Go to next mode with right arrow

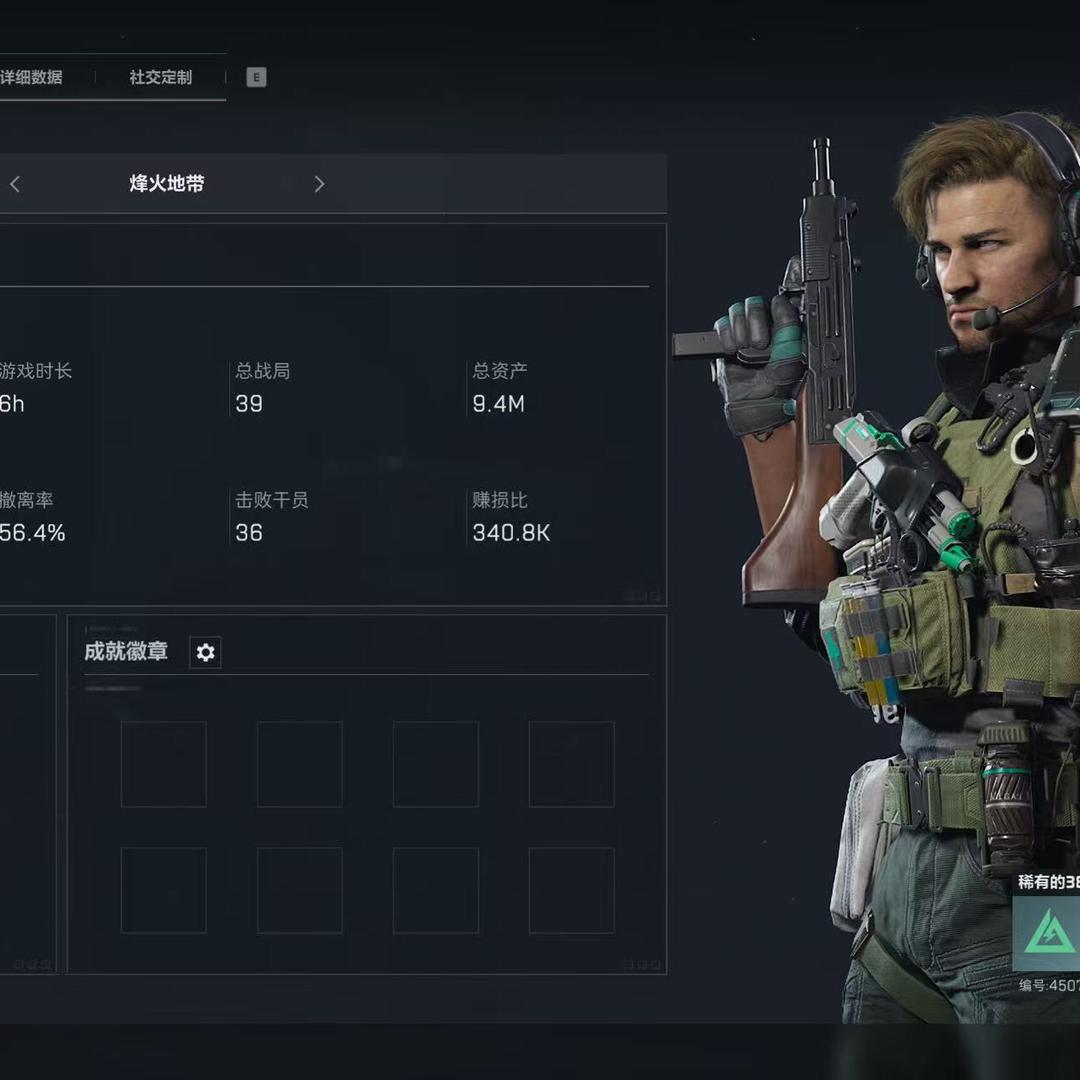(x=319, y=184)
